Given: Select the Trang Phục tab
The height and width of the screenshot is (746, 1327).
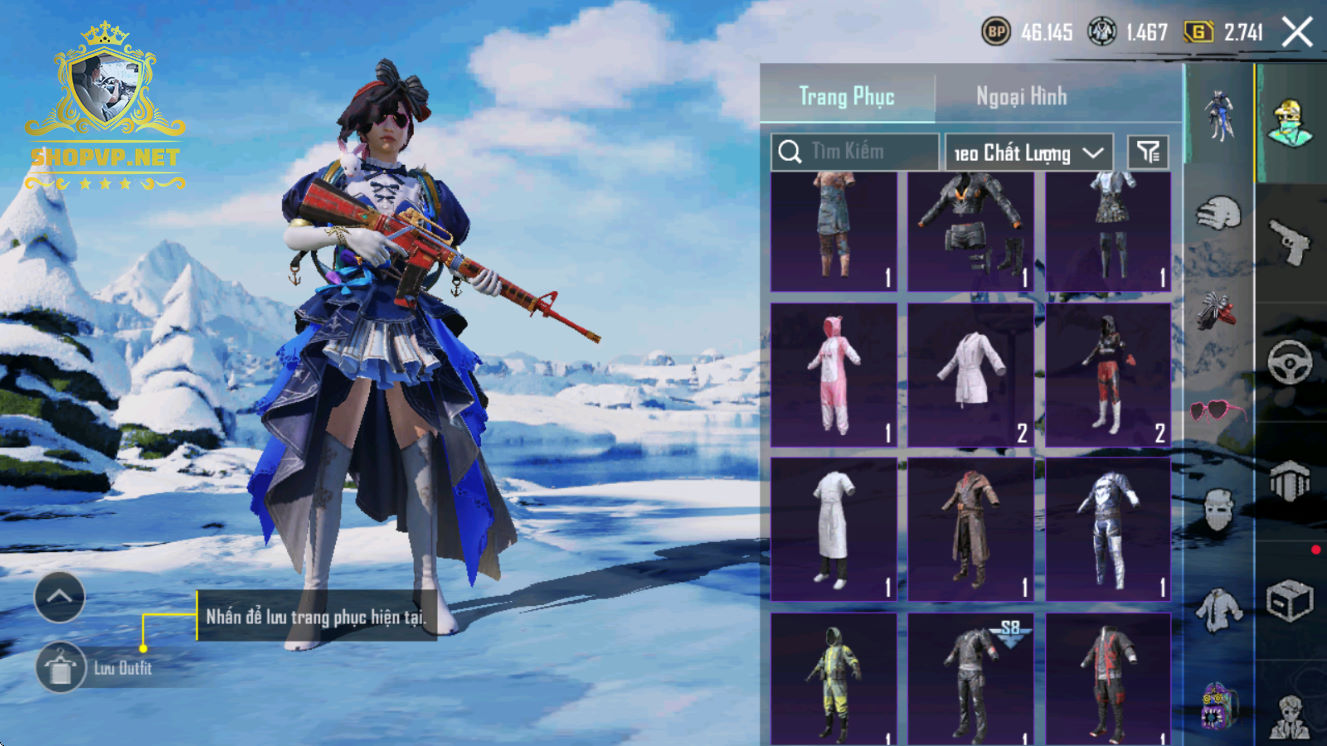Looking at the screenshot, I should coord(847,97).
